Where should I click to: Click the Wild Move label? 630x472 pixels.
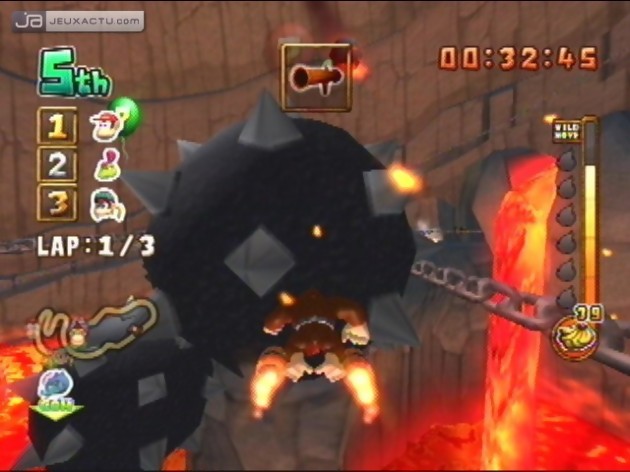(566, 131)
